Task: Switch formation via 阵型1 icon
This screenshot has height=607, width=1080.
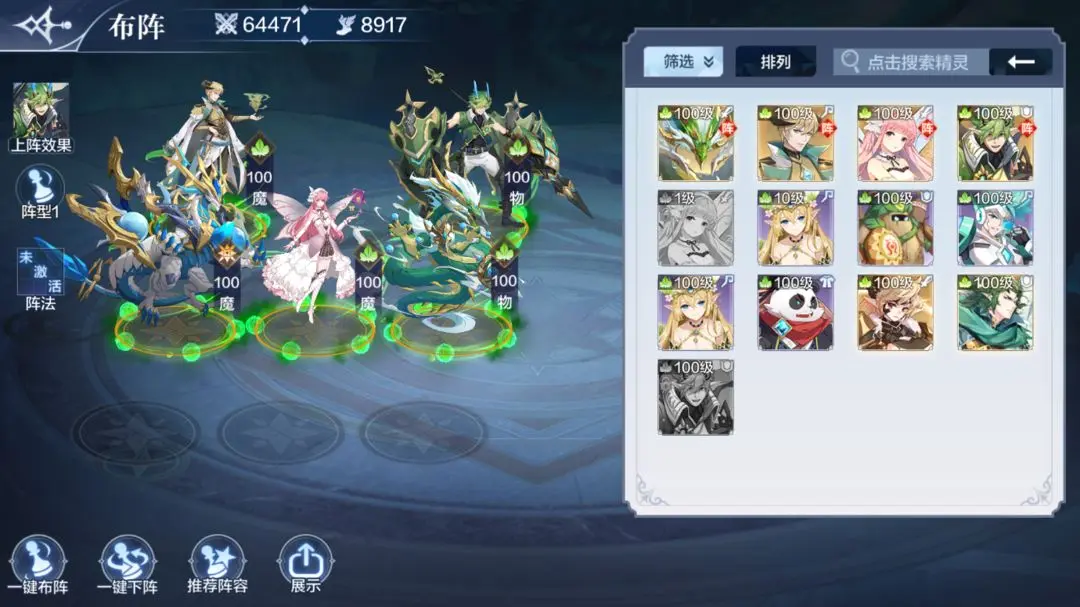Action: point(42,191)
